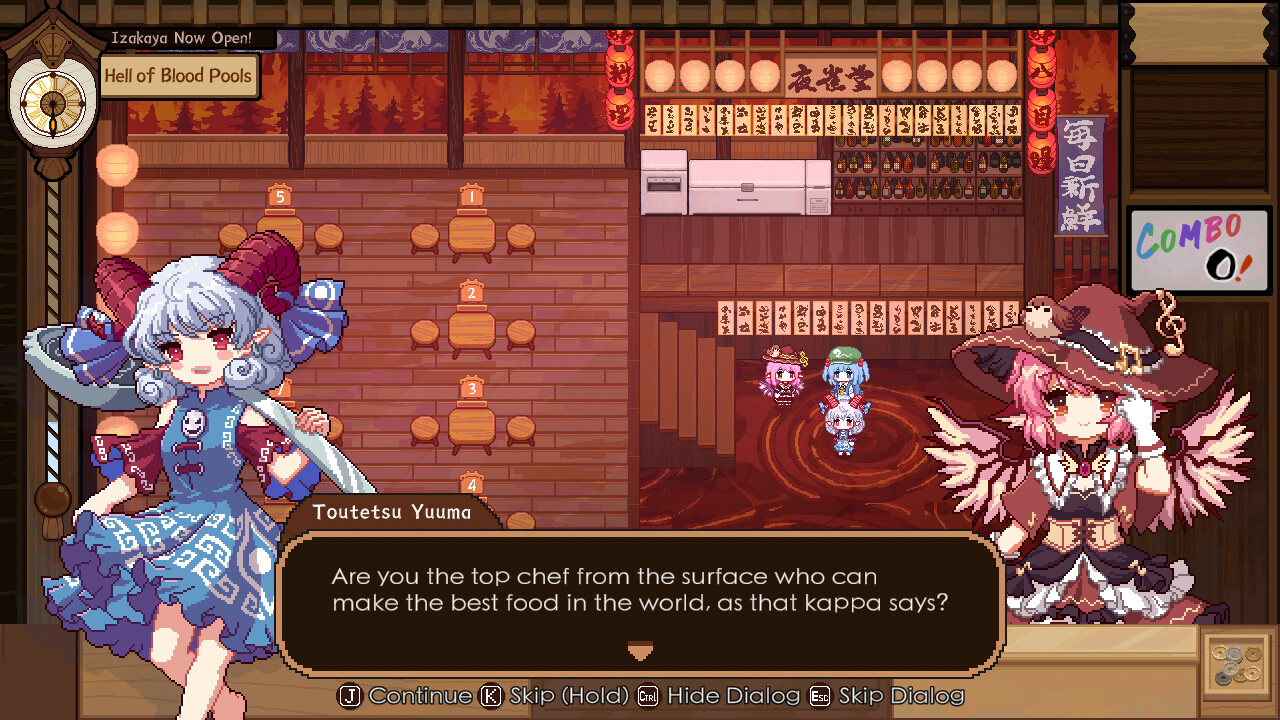Click the continue arrow below the dialog text
The height and width of the screenshot is (720, 1280).
click(640, 650)
